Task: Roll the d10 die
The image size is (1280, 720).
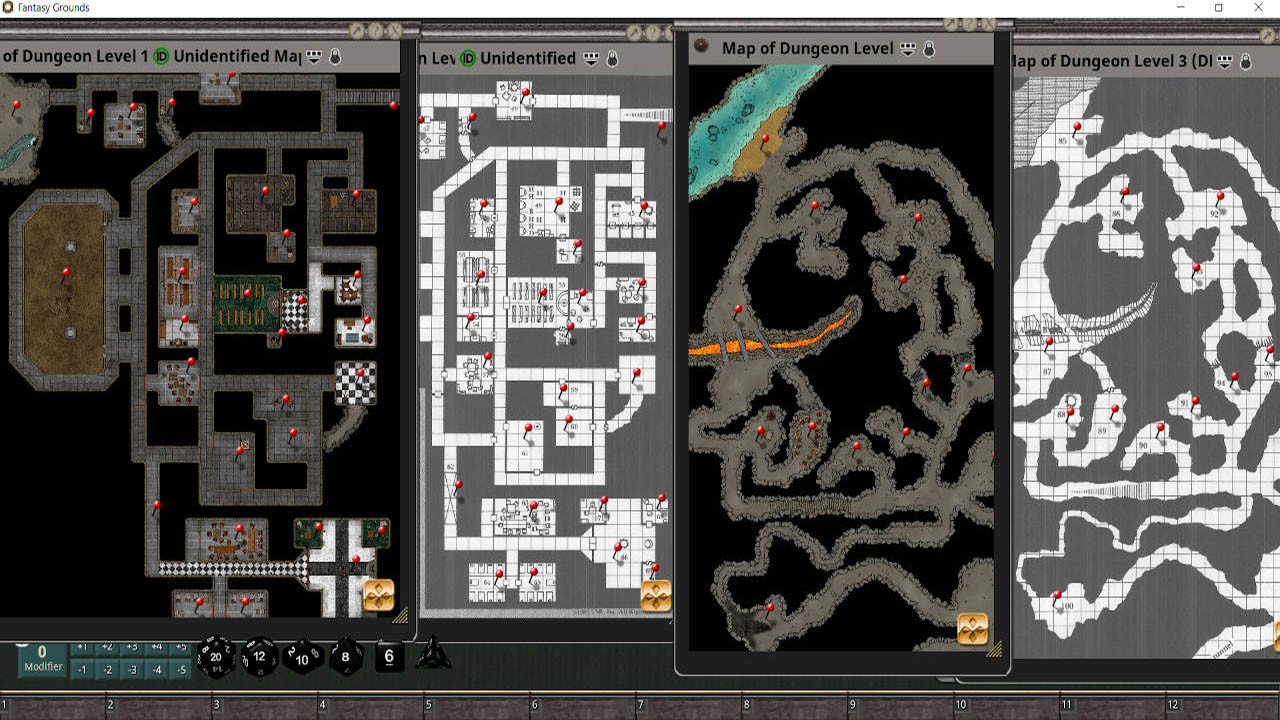Action: [x=300, y=658]
